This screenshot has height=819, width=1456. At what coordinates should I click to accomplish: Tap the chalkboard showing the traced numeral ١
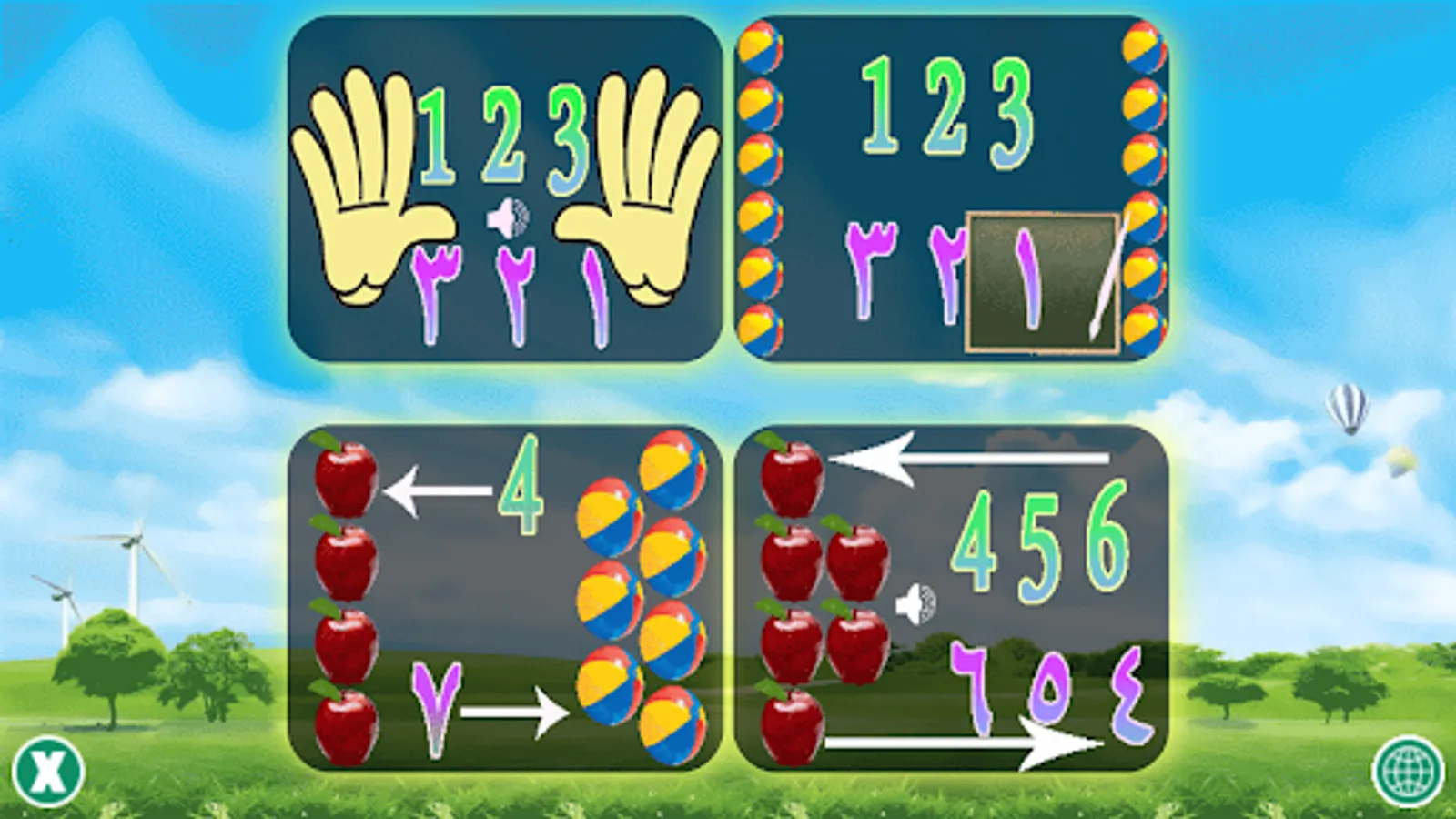pos(1042,278)
